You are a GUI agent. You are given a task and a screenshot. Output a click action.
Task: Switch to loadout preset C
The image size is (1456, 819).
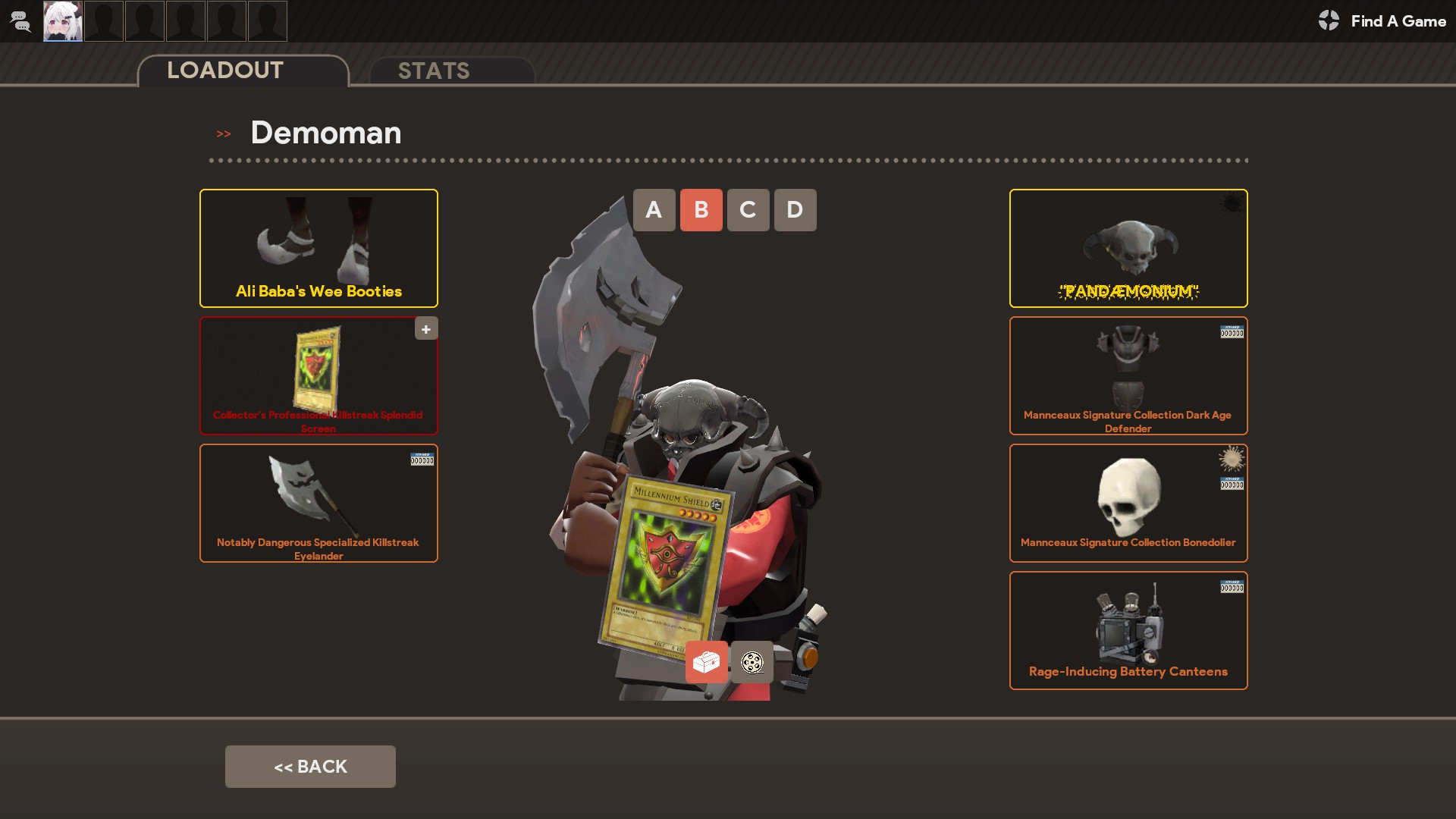click(748, 210)
